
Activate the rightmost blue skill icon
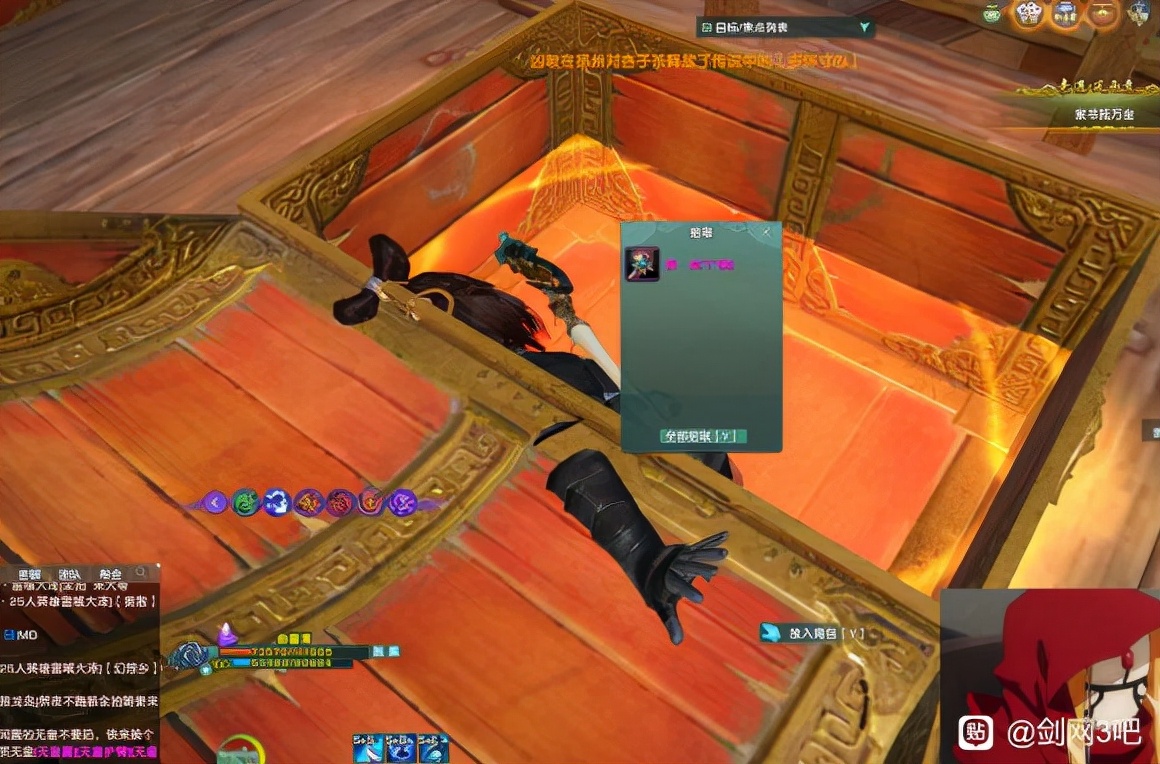(x=433, y=748)
